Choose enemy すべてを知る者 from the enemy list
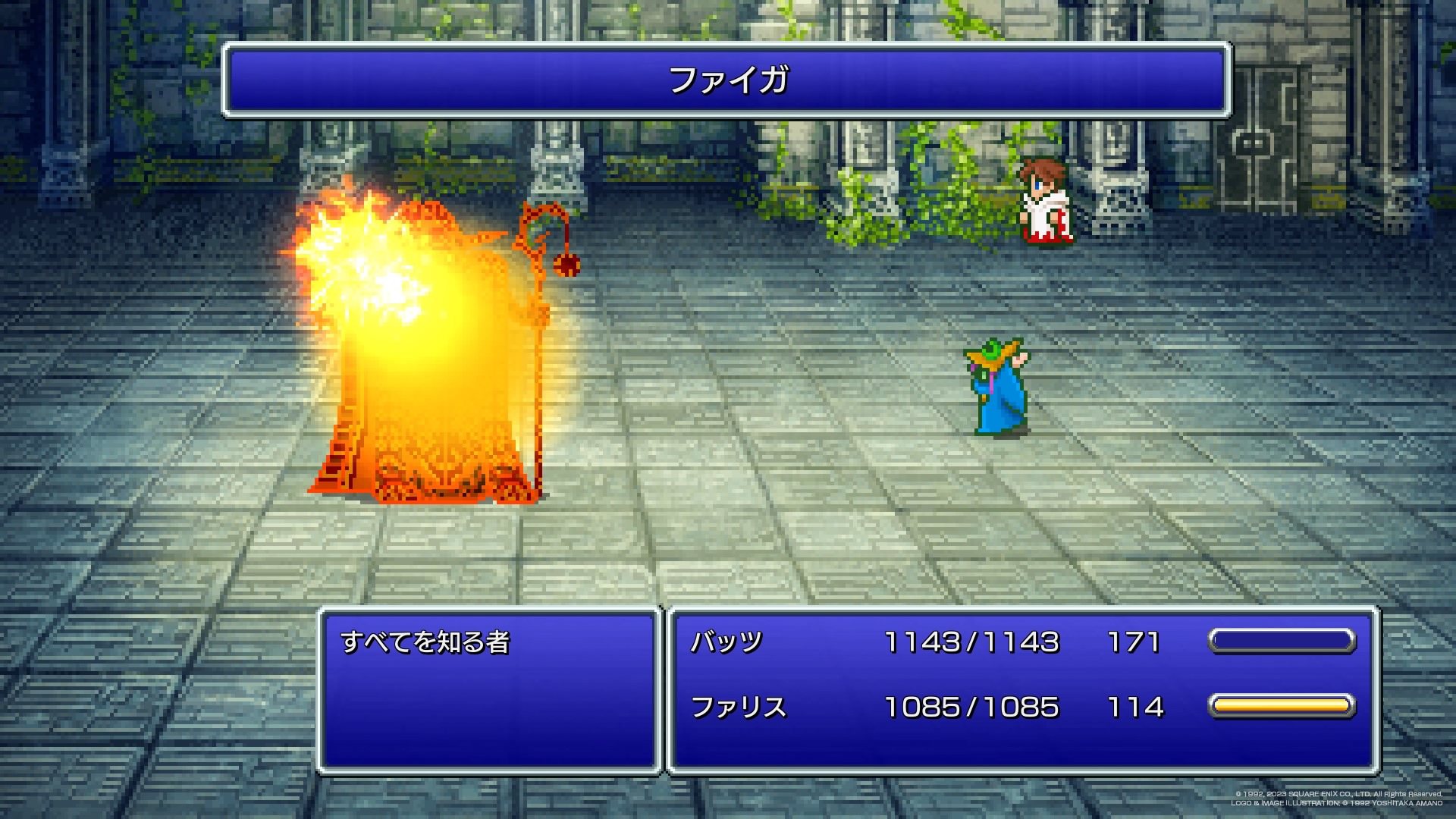The height and width of the screenshot is (819, 1456). 425,642
